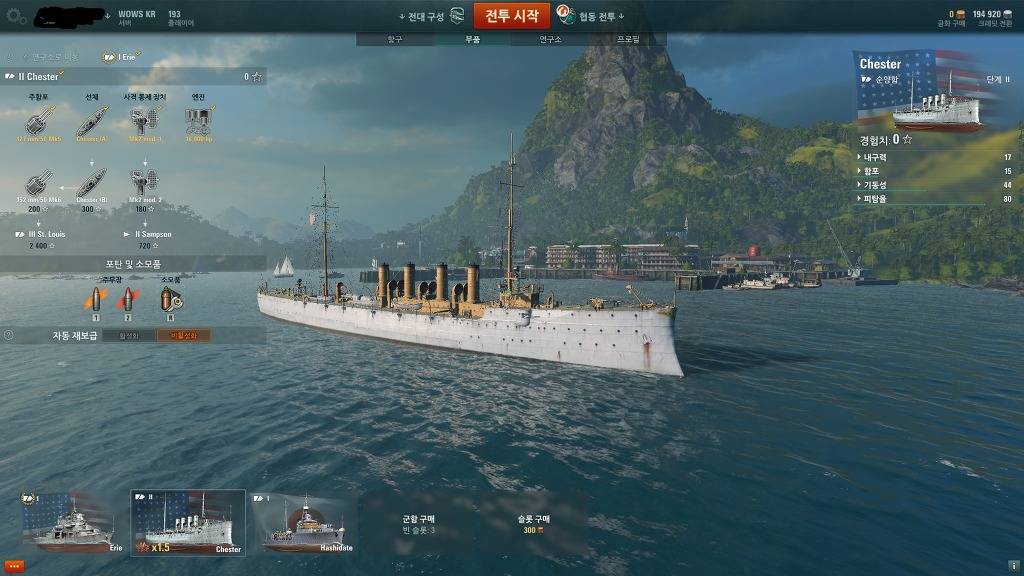
Task: Open the 전대 구성 division setup dropdown
Action: [430, 16]
